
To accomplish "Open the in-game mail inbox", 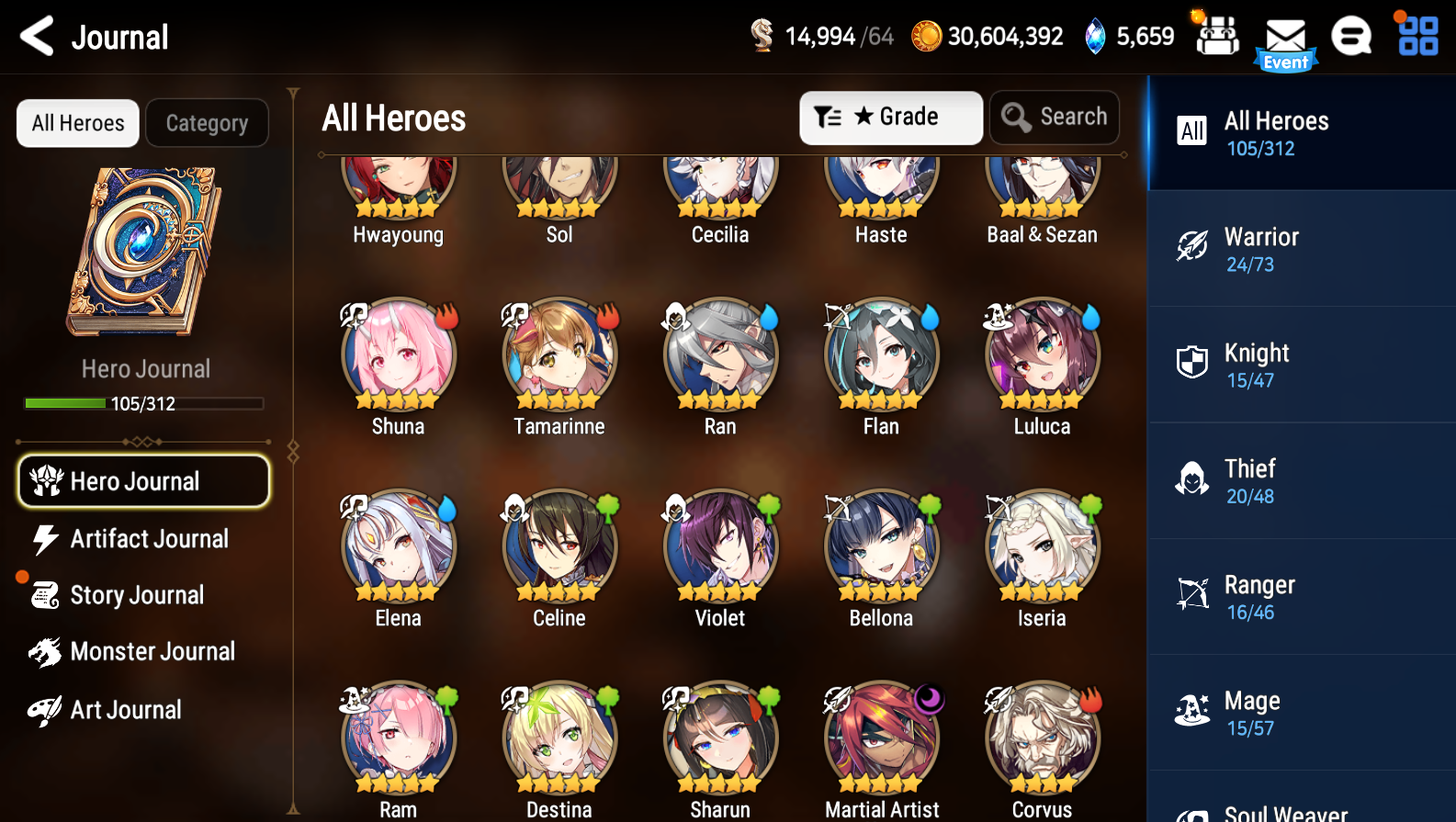I will 1285,36.
